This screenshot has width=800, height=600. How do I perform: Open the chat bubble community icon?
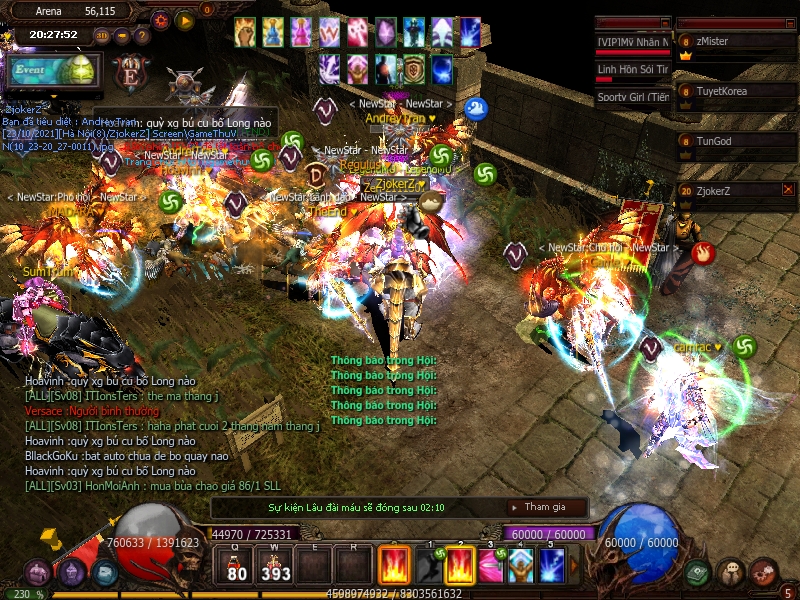tap(731, 573)
